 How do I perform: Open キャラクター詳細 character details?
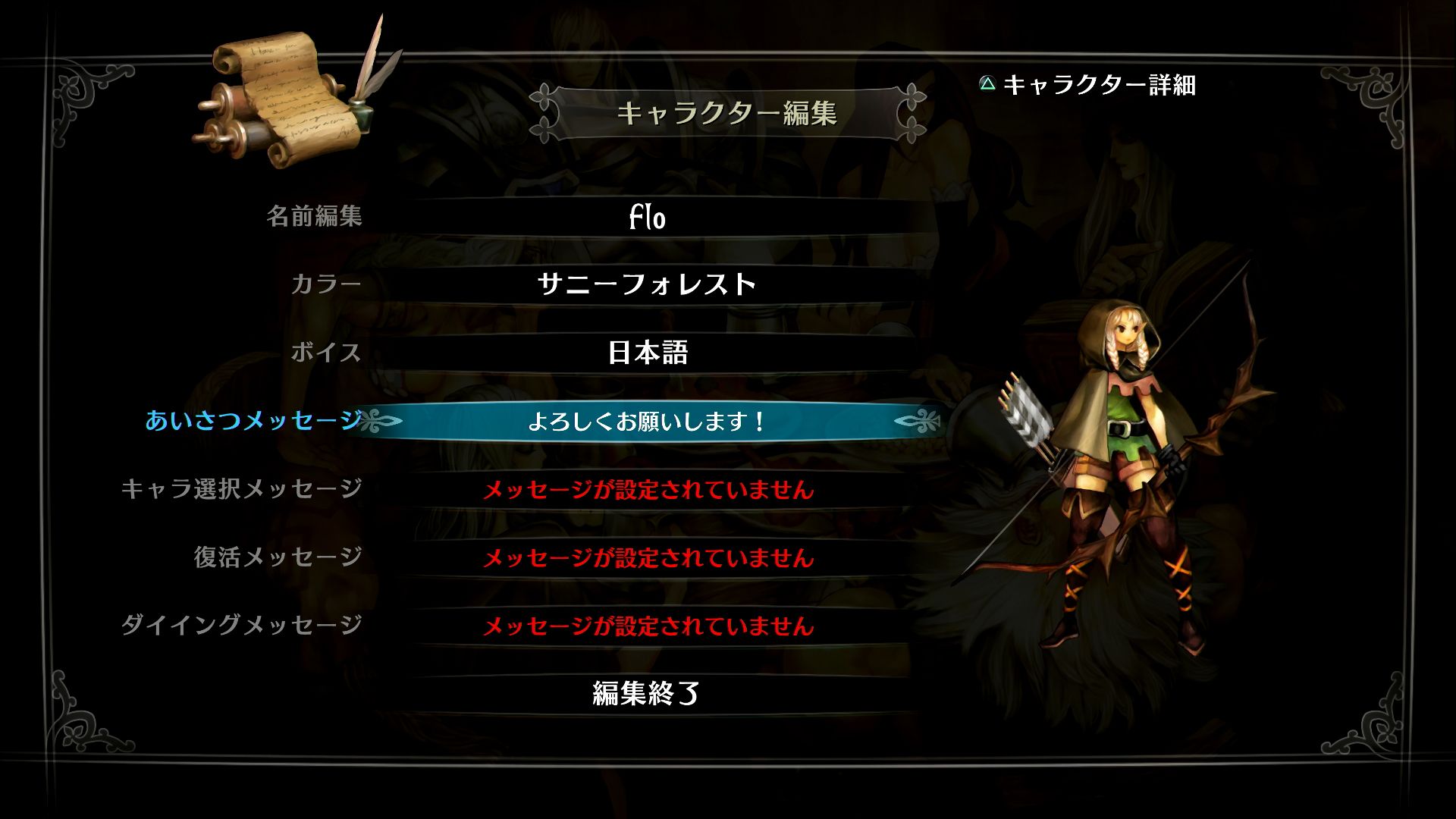pyautogui.click(x=1100, y=86)
